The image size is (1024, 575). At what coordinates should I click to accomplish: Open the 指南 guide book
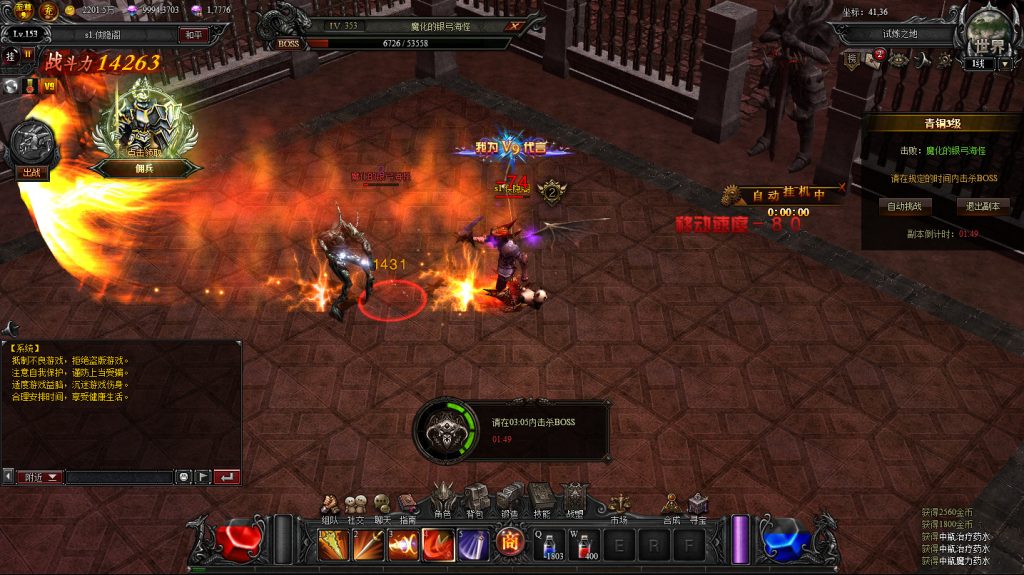coord(408,506)
